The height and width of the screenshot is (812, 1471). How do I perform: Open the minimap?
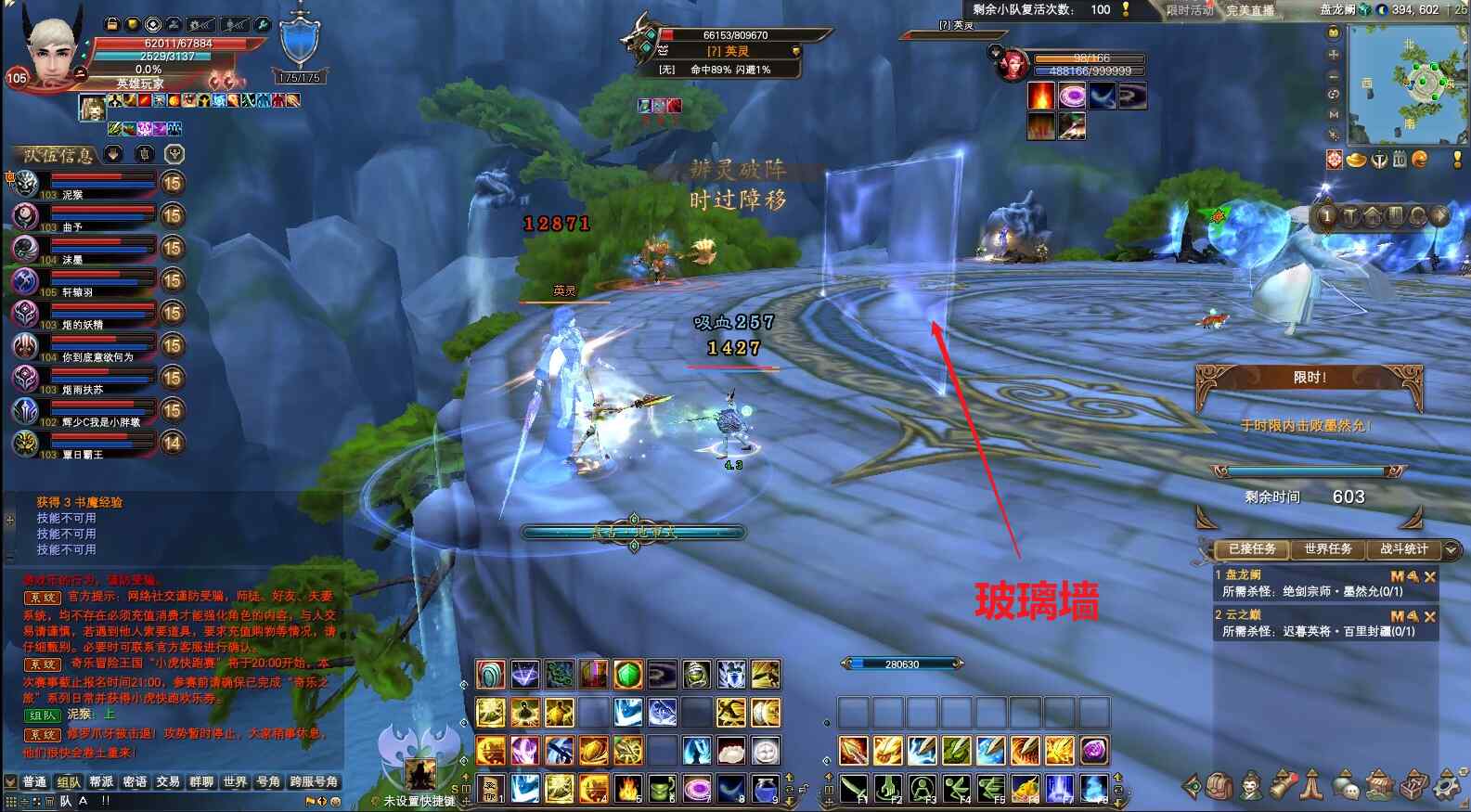tap(1407, 84)
